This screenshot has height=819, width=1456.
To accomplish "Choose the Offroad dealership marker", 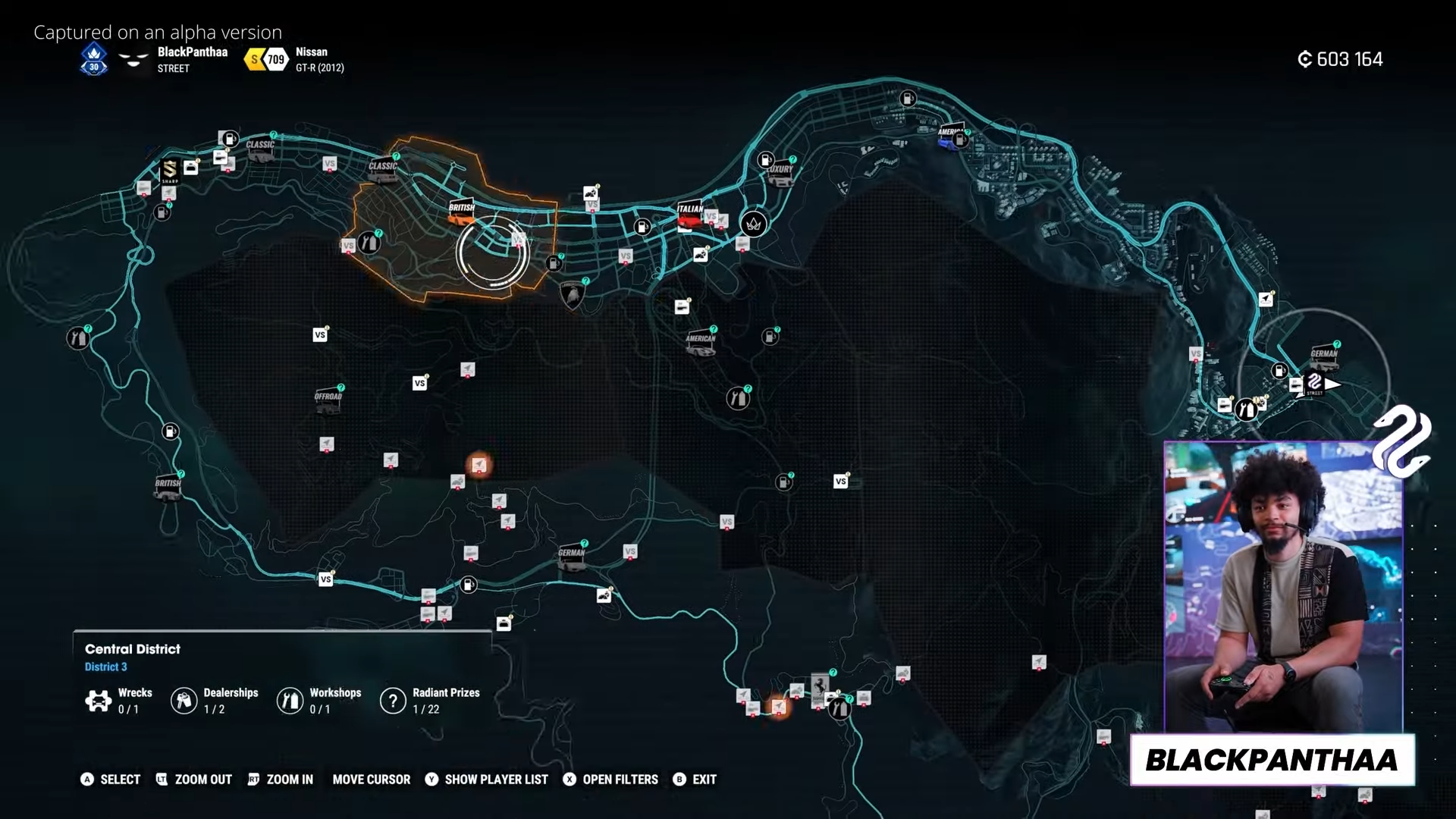I will pos(328,401).
